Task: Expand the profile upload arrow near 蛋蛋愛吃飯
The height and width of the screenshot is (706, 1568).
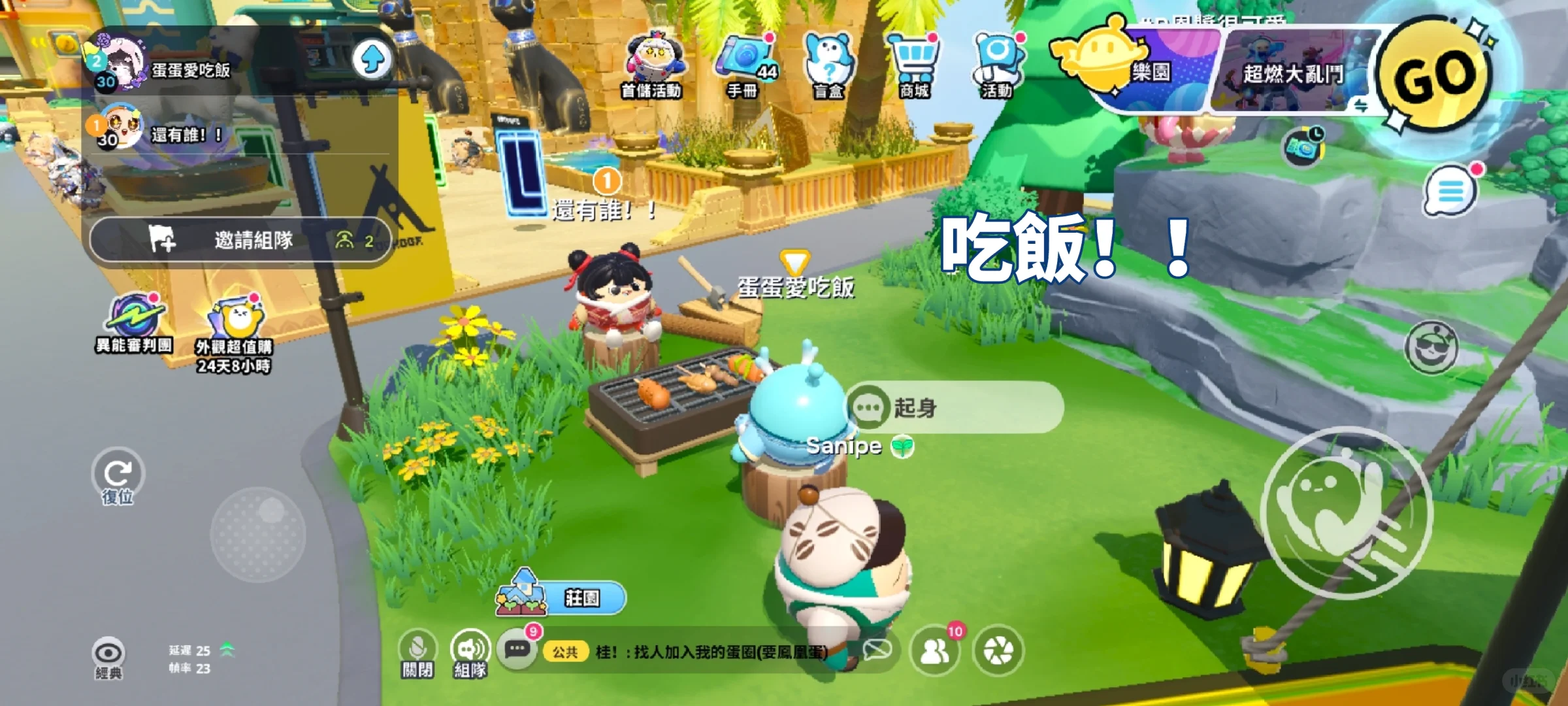Action: pos(373,59)
